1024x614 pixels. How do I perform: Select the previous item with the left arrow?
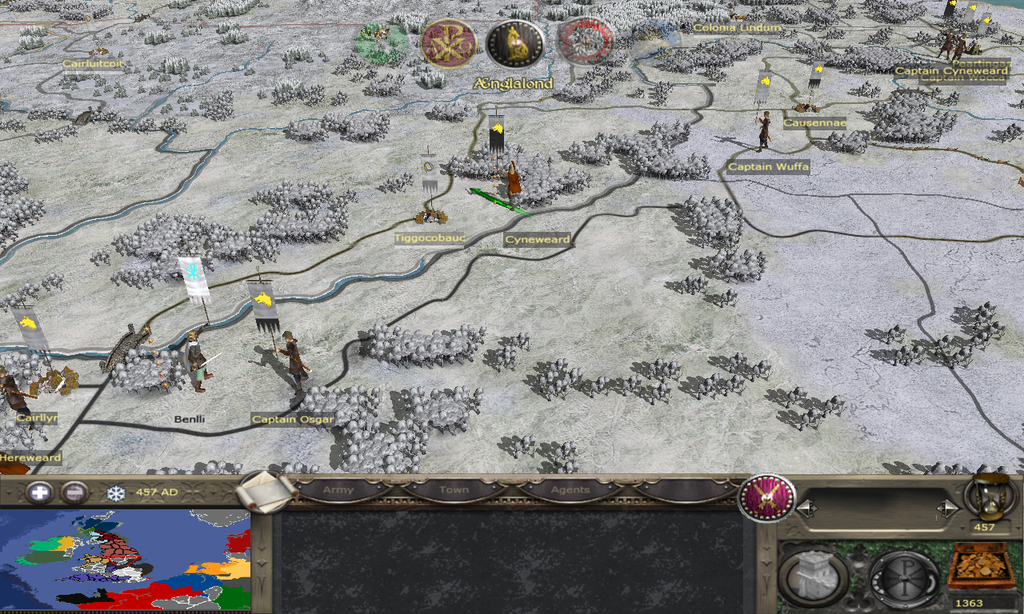click(805, 509)
